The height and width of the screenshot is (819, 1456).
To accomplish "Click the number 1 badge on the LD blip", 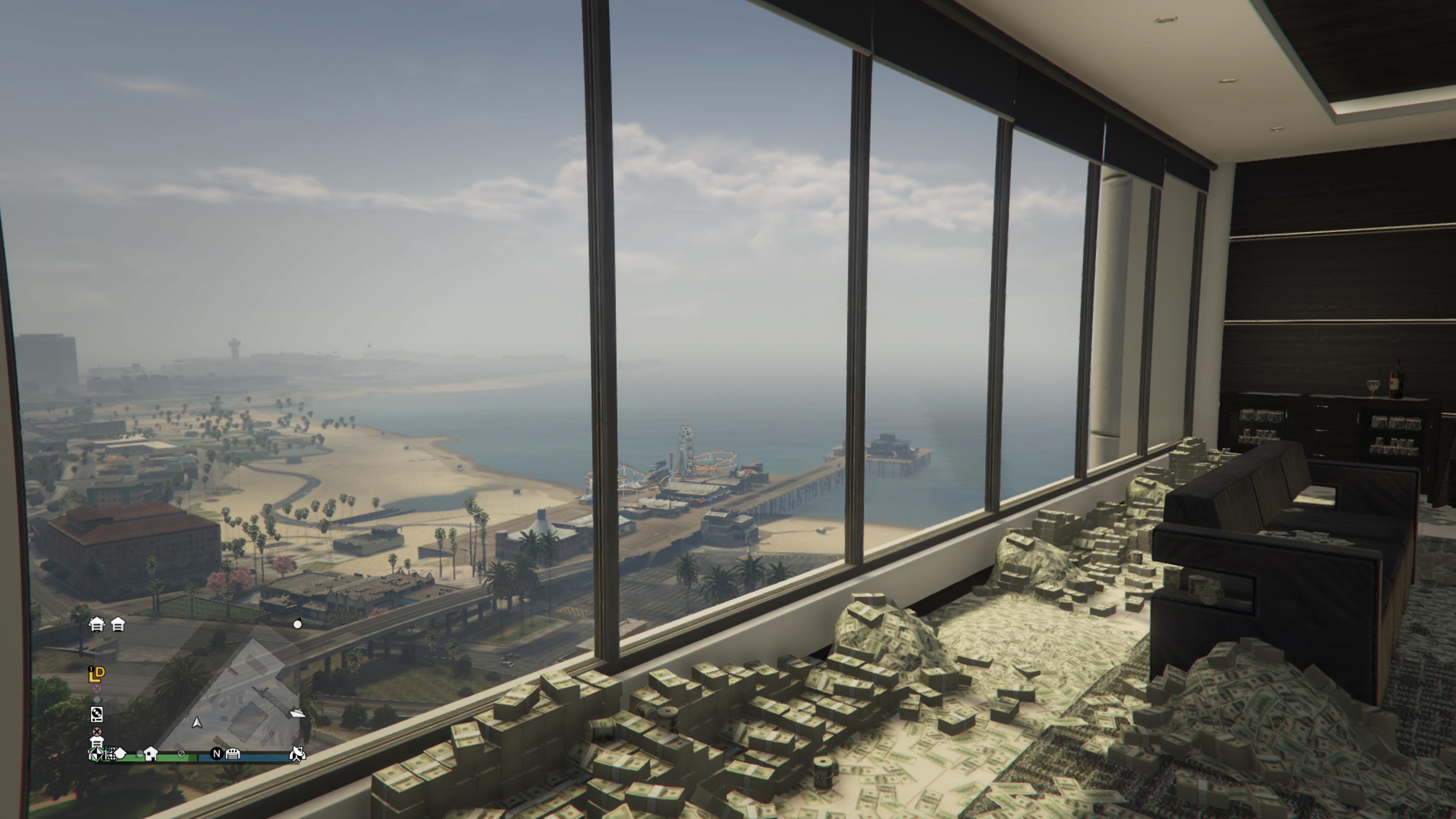I will (91, 668).
